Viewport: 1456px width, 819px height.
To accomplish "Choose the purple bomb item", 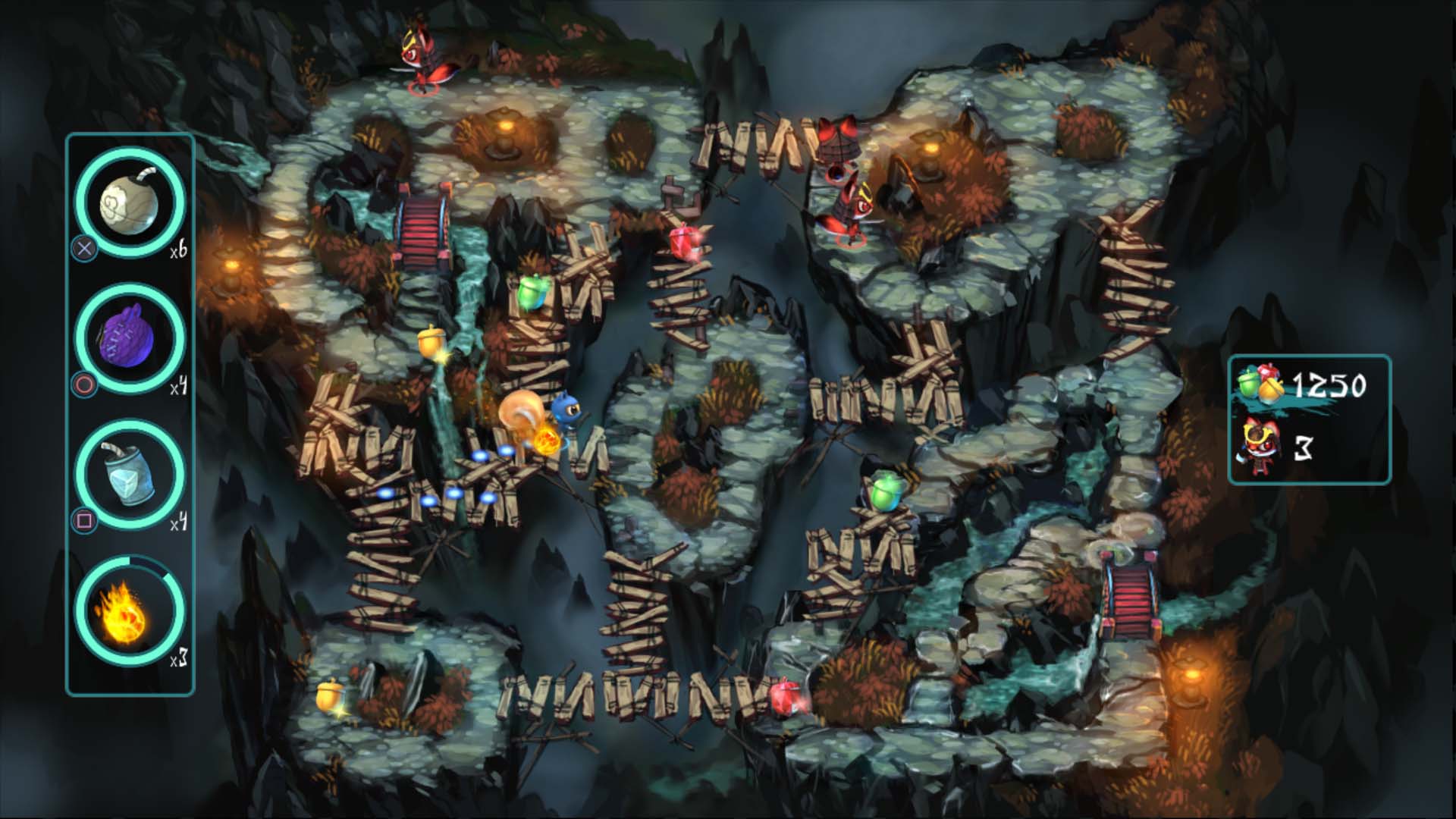I will (130, 339).
